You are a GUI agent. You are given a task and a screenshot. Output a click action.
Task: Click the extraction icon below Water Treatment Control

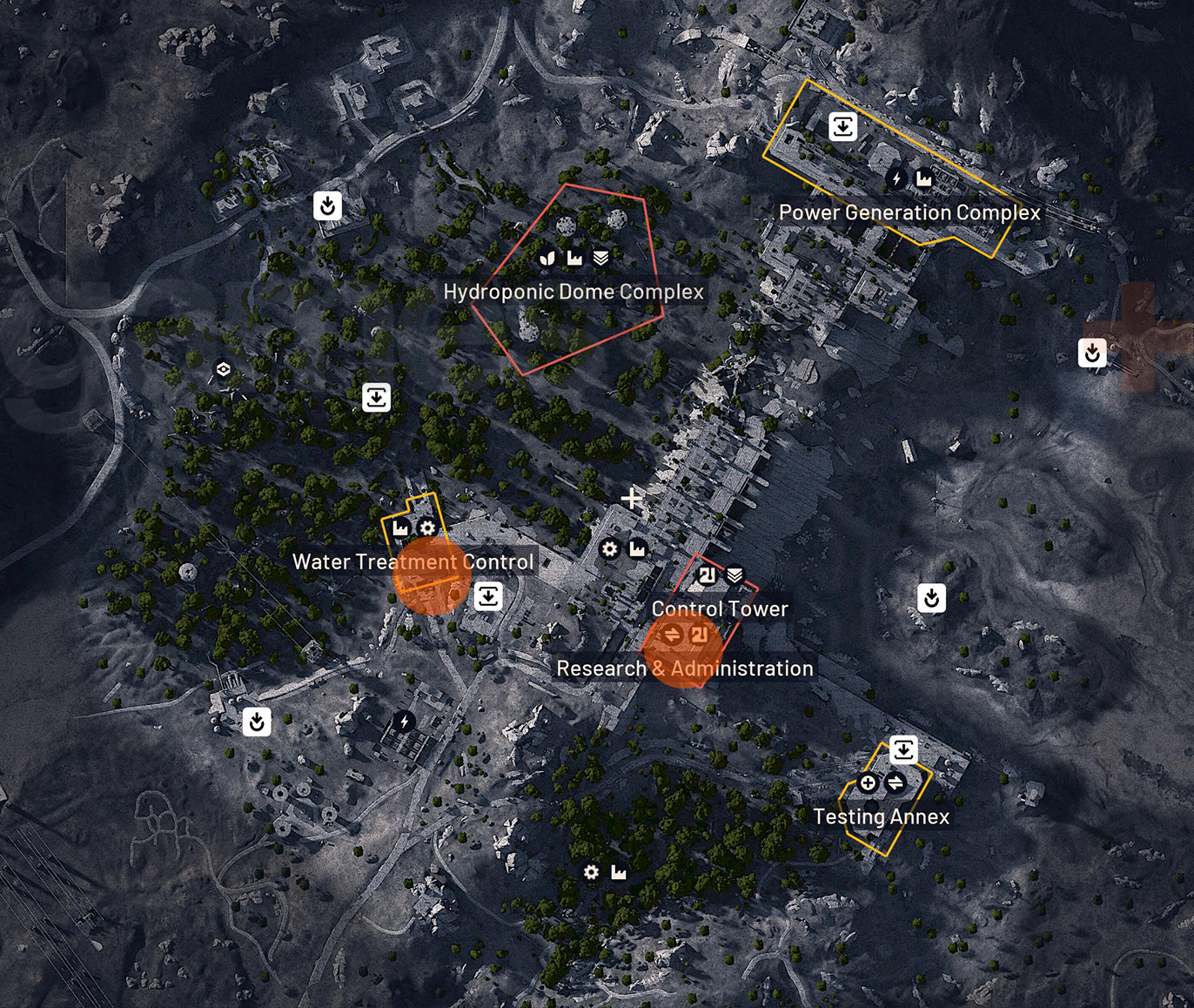pyautogui.click(x=490, y=596)
